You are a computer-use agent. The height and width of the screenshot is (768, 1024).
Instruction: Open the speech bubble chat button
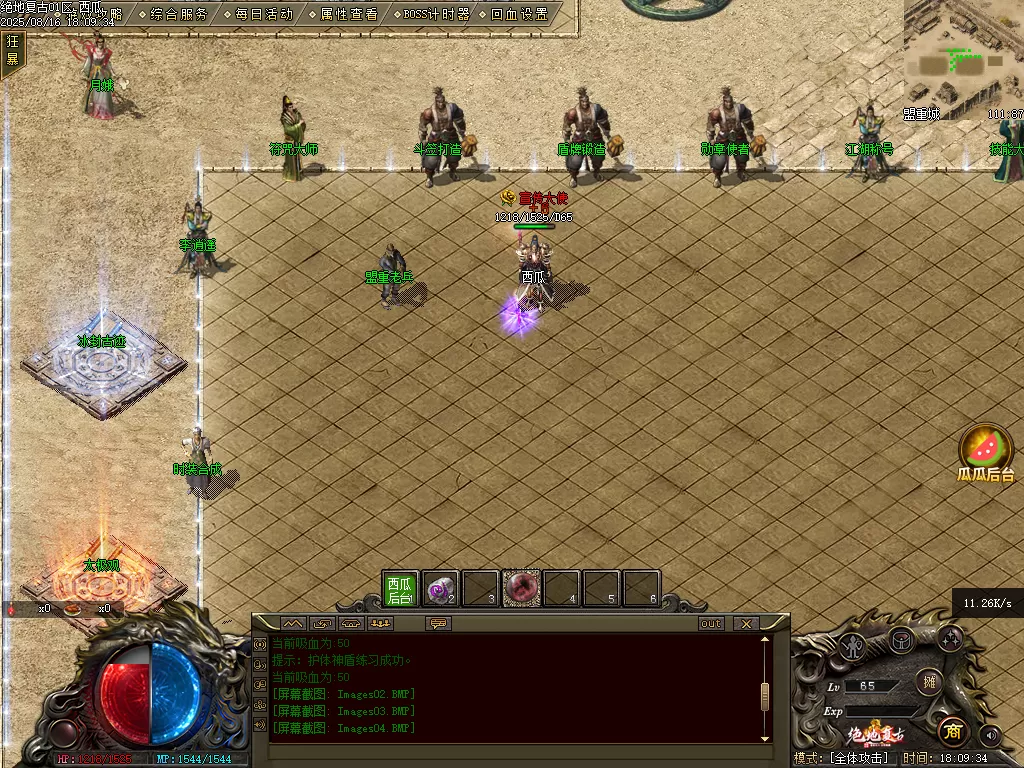click(x=437, y=624)
